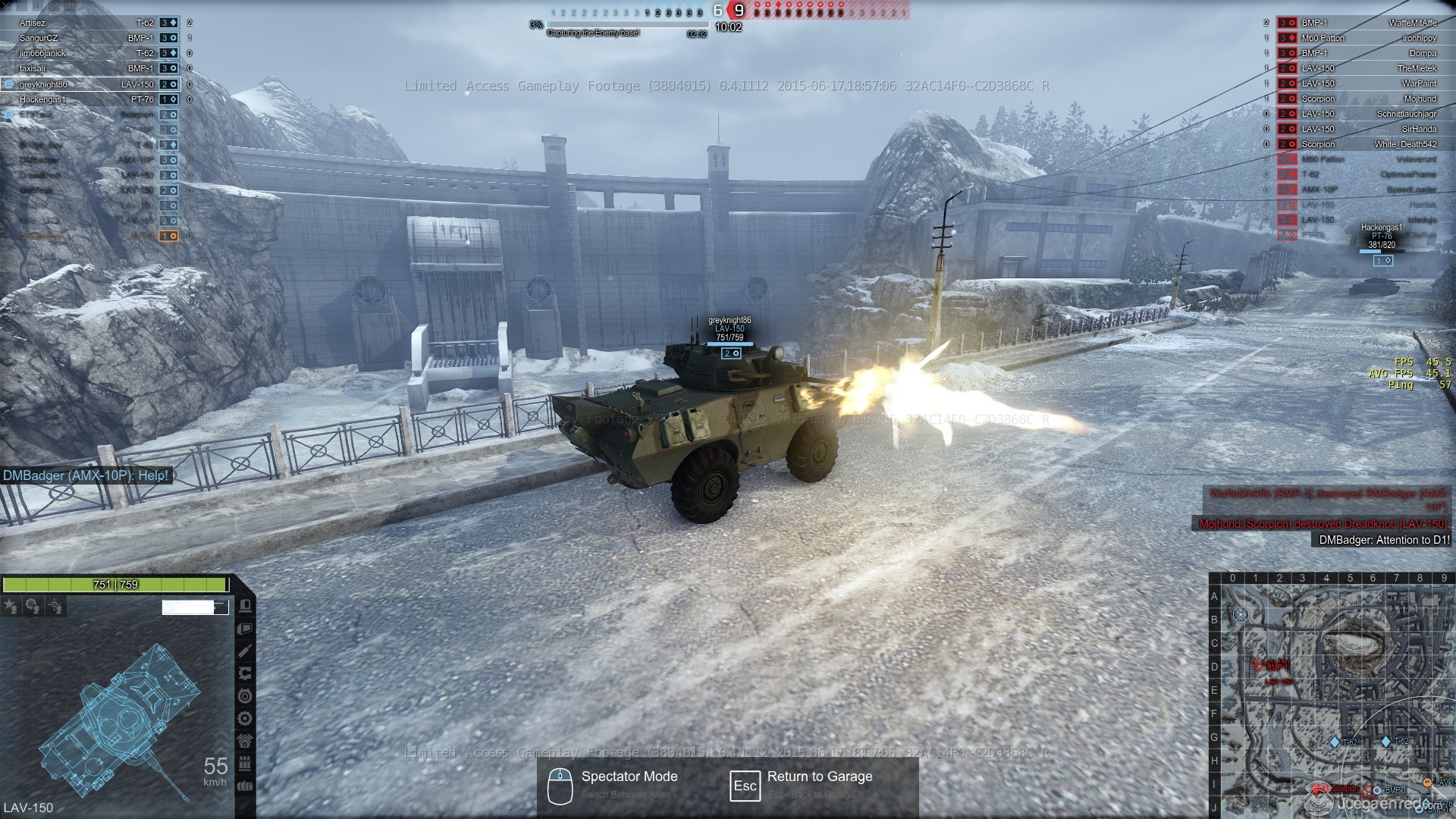1456x819 pixels.
Task: Click the commander crew star icon
Action: click(11, 606)
